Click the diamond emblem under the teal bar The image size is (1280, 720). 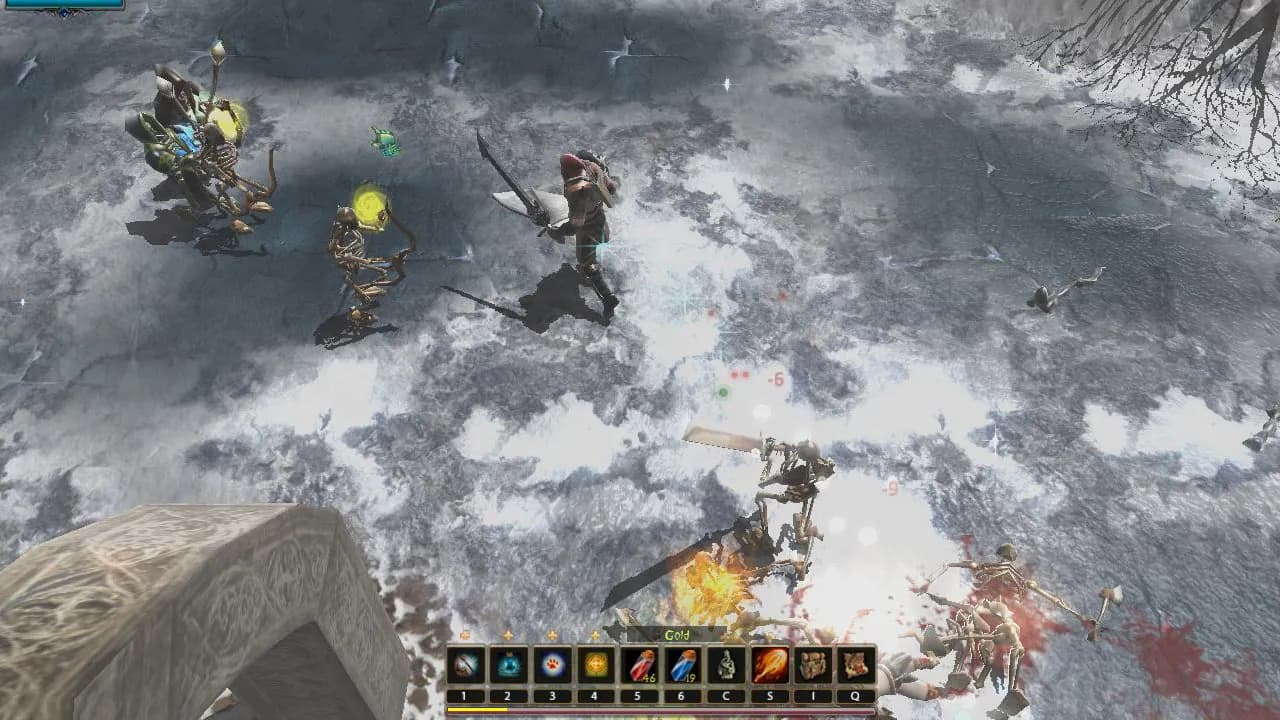(62, 12)
